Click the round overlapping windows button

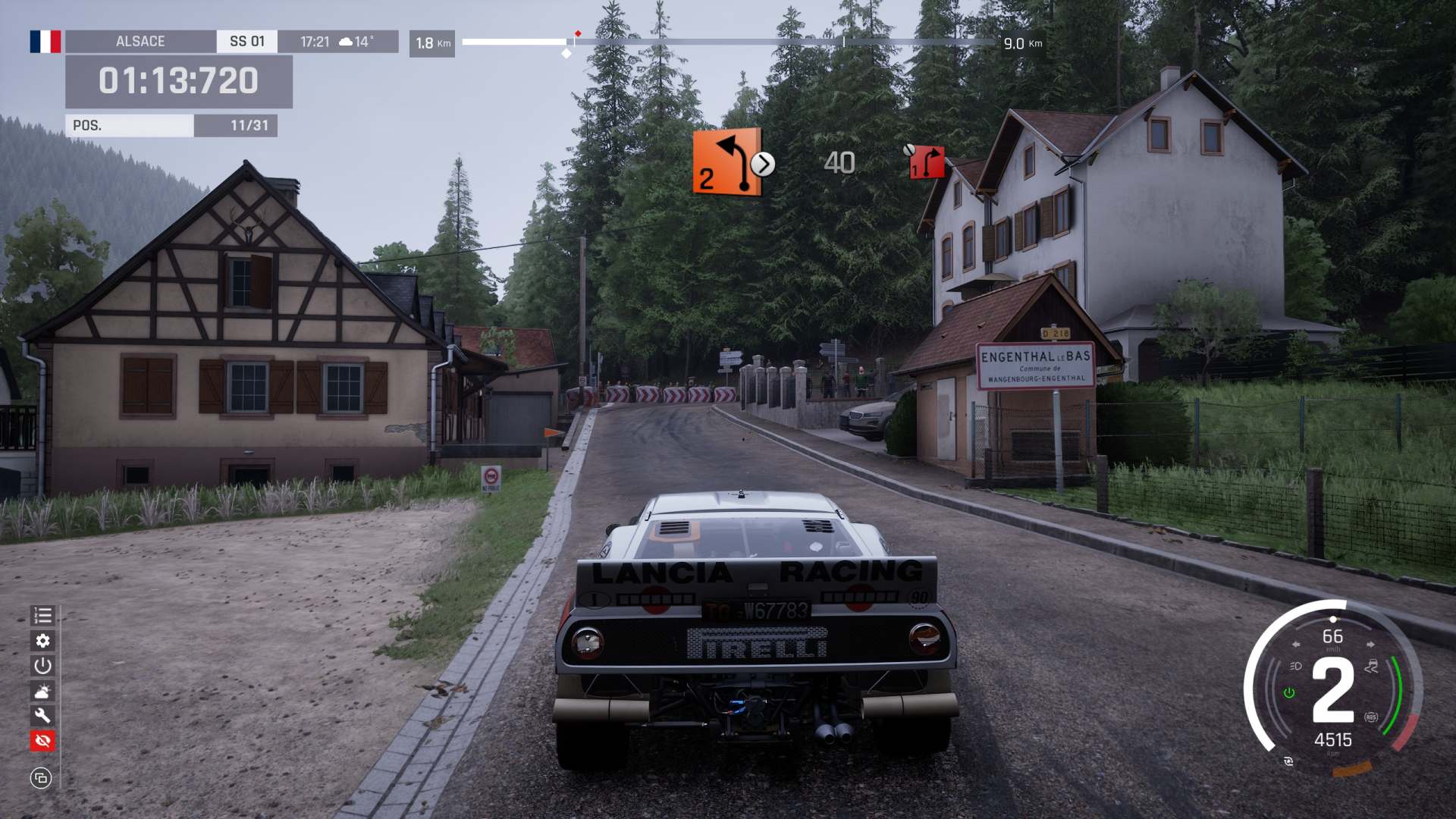[x=41, y=778]
